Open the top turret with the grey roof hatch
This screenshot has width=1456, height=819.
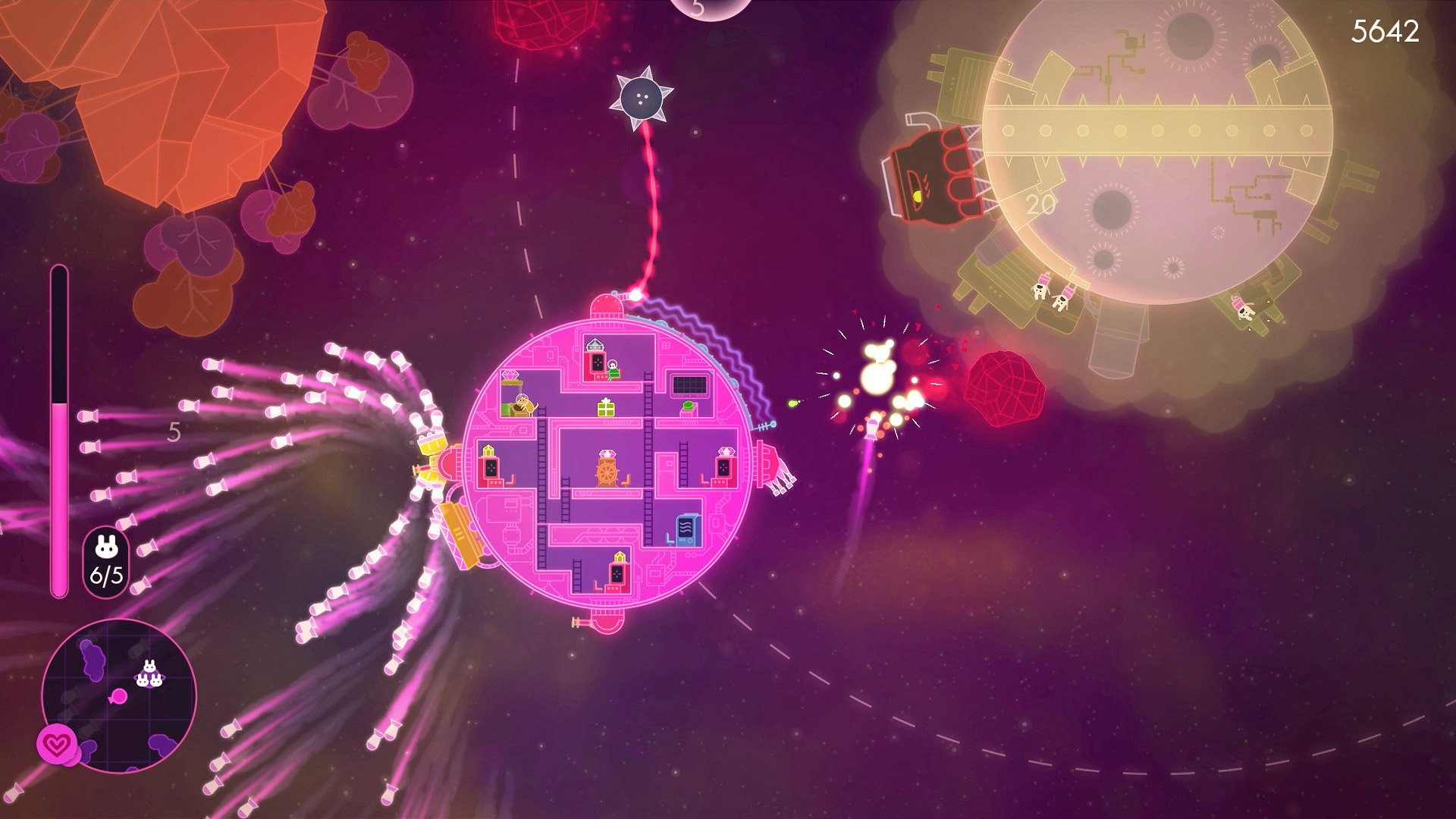point(594,346)
